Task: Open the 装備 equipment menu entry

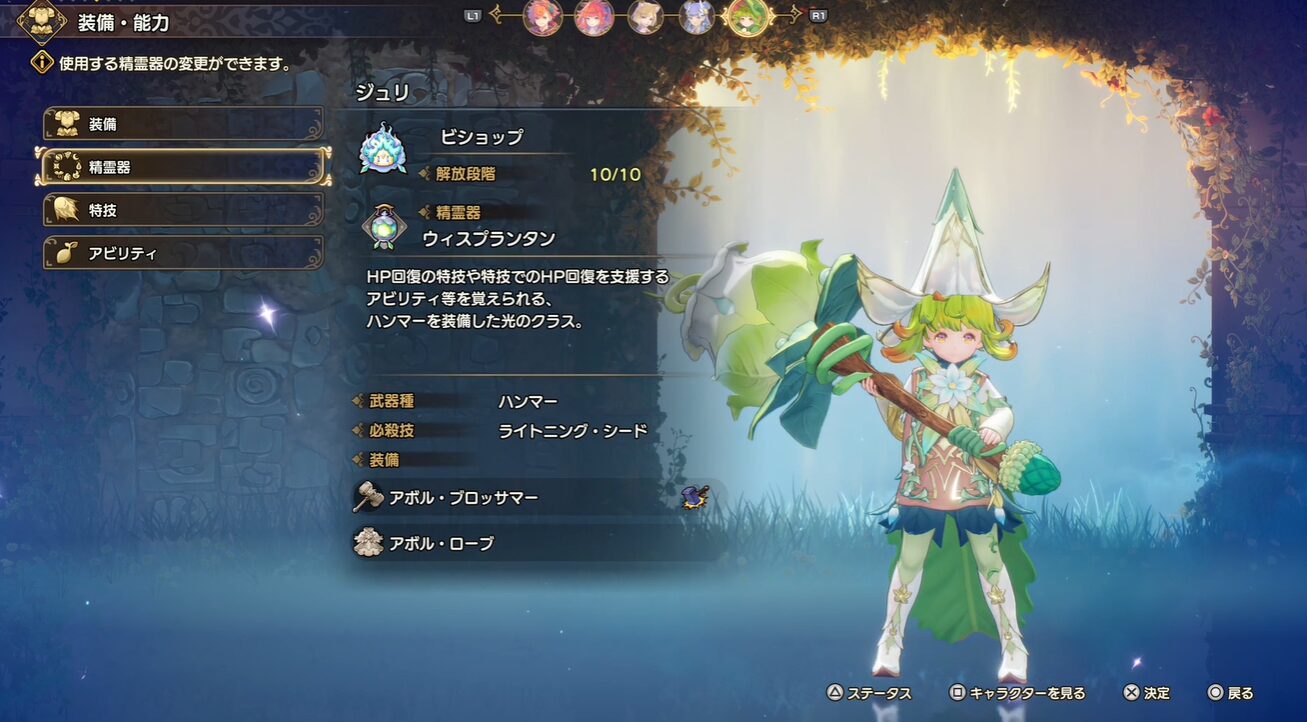Action: pos(183,124)
